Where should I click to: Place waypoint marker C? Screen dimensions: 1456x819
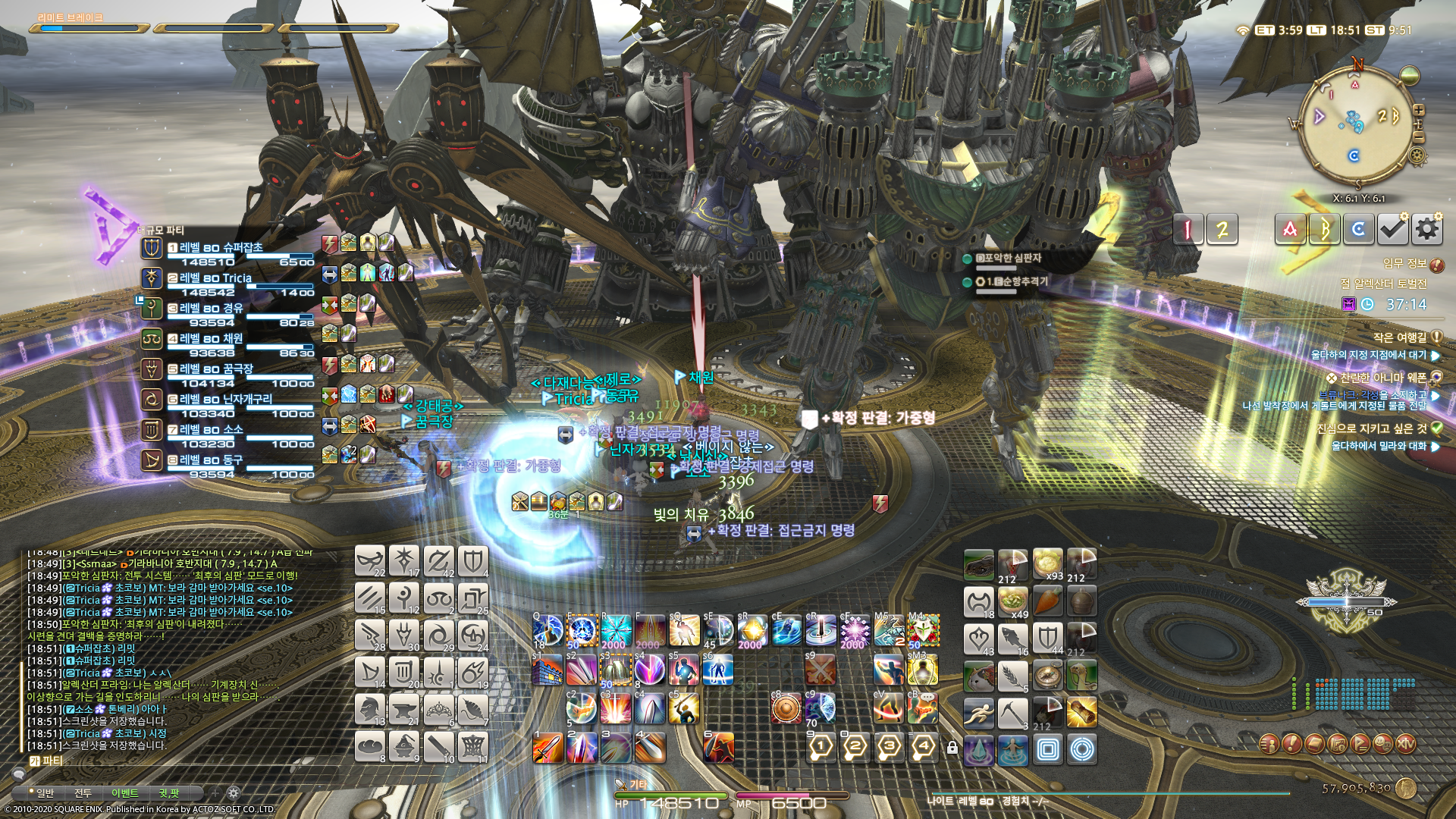coord(1358,229)
